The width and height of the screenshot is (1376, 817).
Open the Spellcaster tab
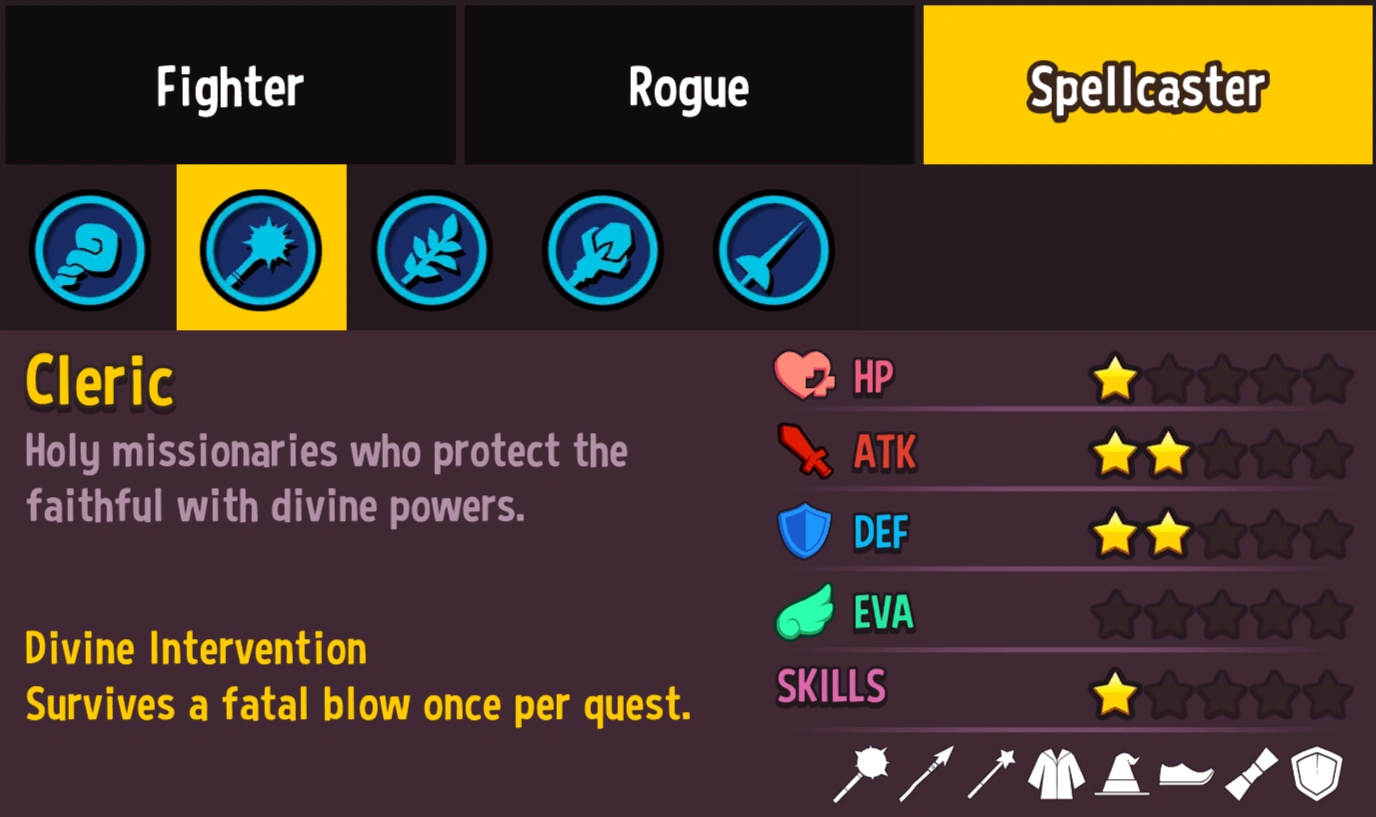(1146, 85)
